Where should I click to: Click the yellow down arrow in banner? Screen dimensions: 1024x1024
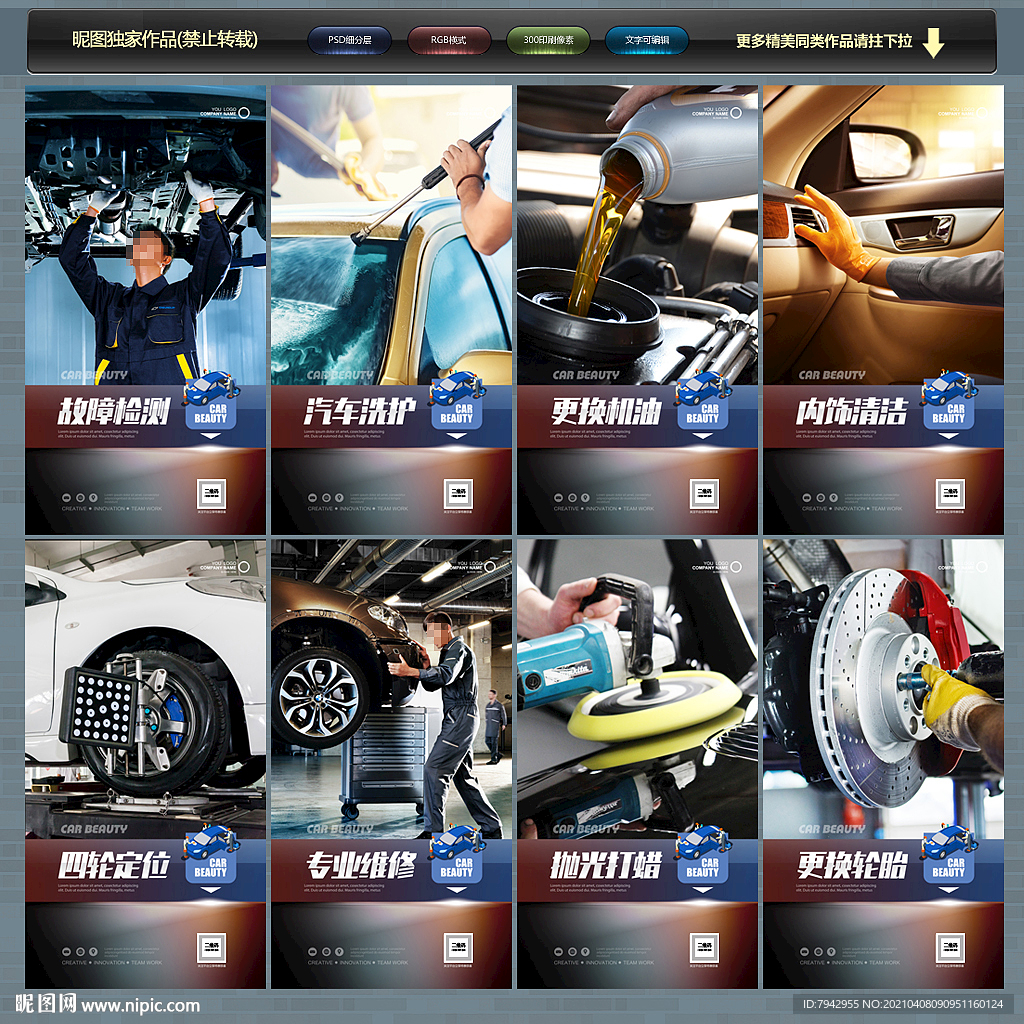pyautogui.click(x=933, y=43)
